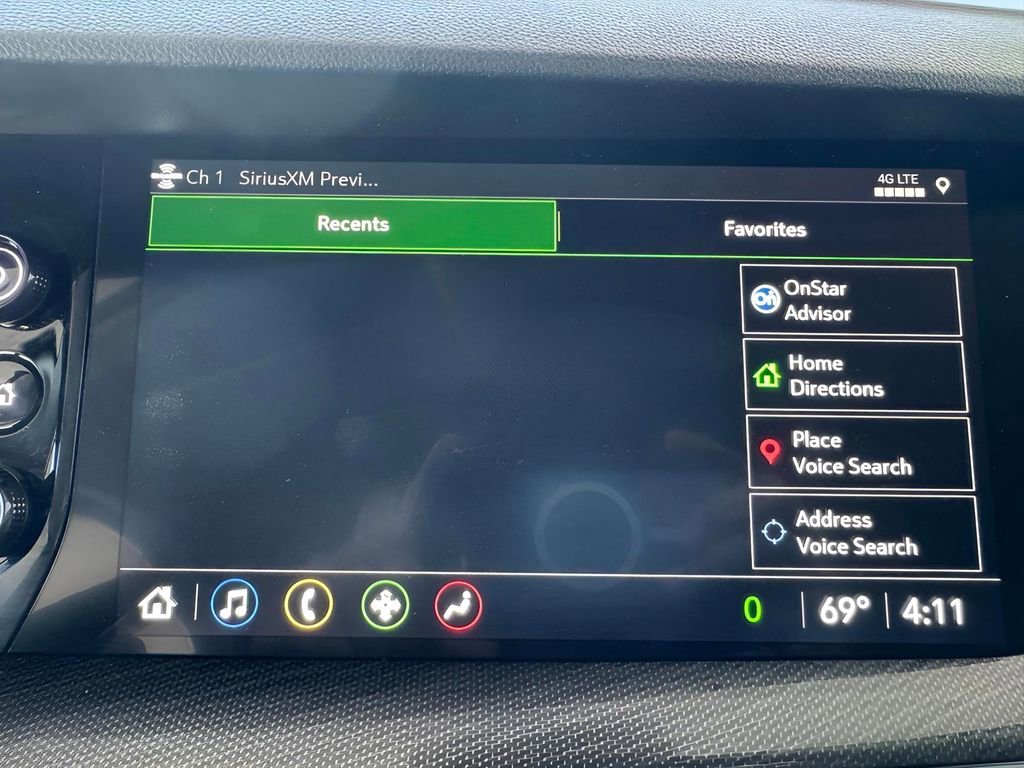Viewport: 1024px width, 768px height.
Task: Choose Address Voice Search
Action: [x=864, y=533]
